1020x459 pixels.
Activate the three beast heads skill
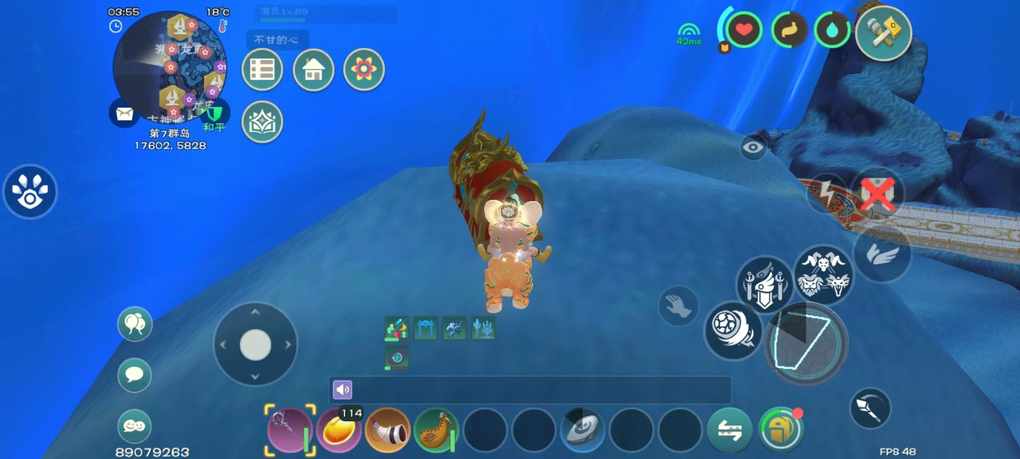pos(824,275)
